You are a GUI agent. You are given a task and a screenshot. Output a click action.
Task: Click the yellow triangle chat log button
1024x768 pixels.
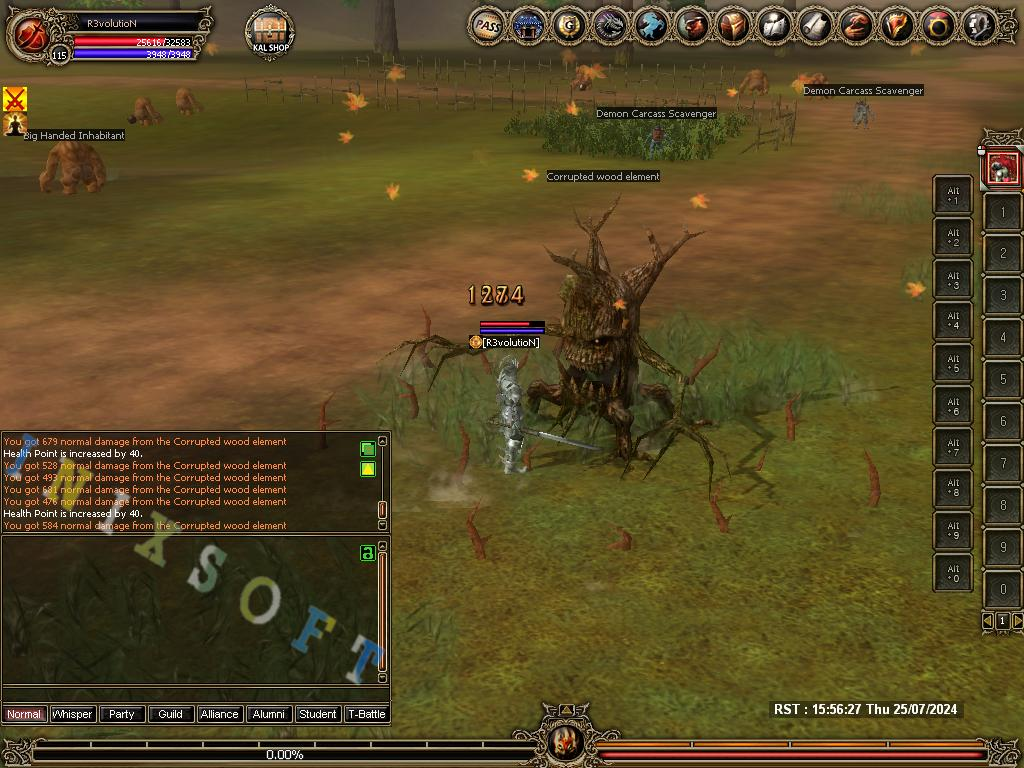click(368, 469)
